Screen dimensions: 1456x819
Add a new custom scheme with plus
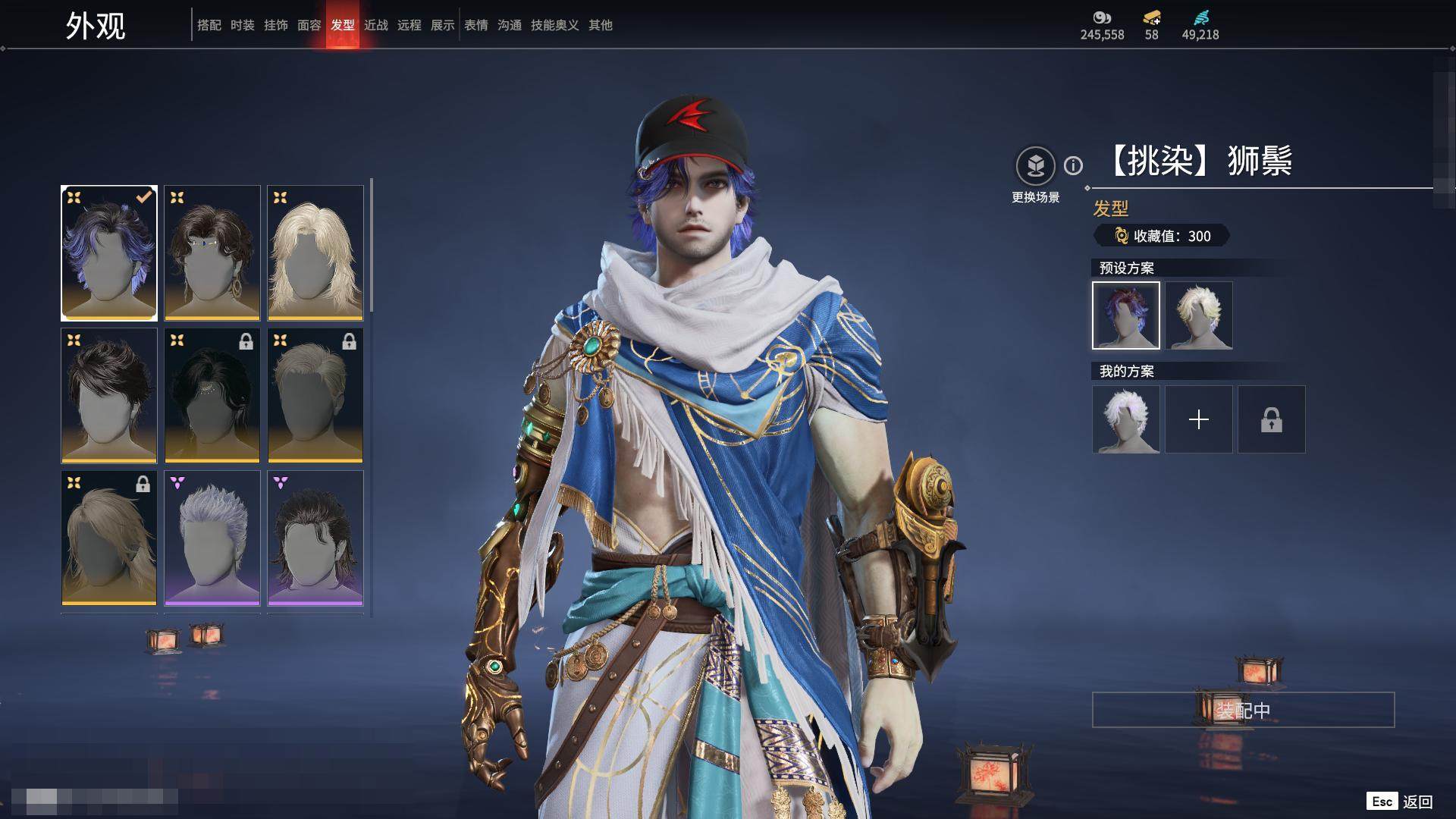(1198, 419)
